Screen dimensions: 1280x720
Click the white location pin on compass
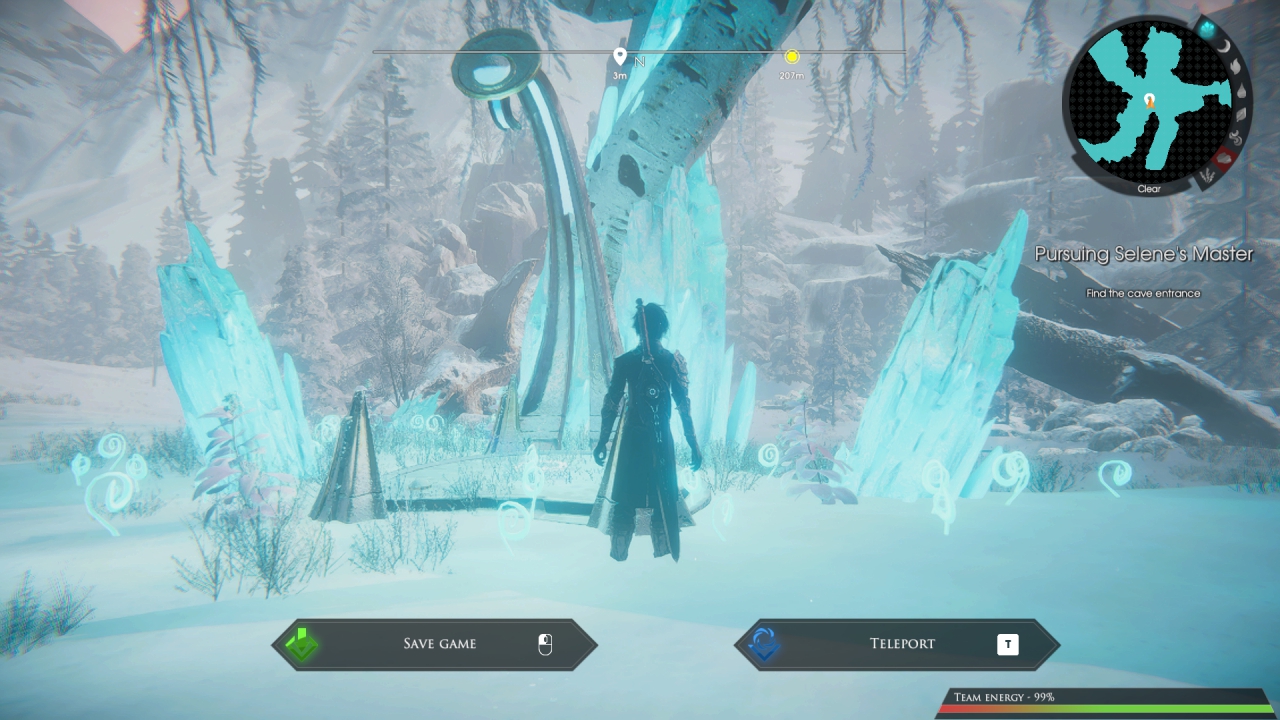(620, 56)
